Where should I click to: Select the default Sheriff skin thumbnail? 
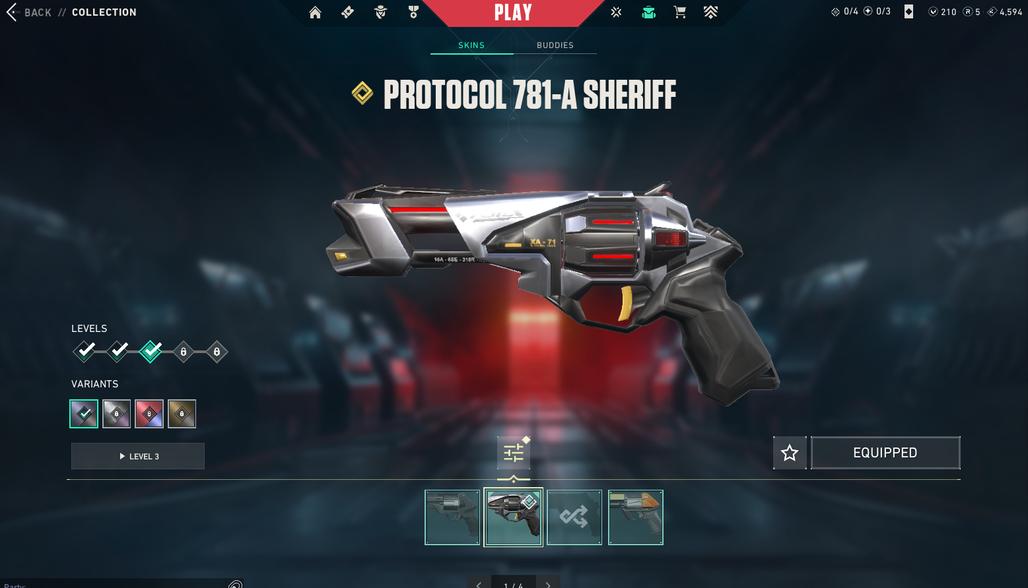pos(452,517)
